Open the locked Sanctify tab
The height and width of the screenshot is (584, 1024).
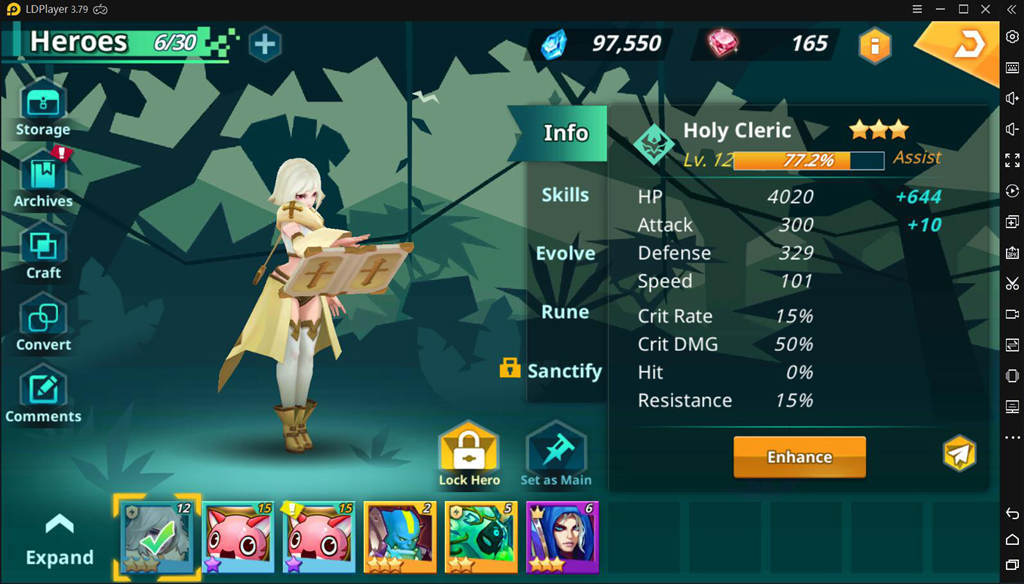coord(553,370)
